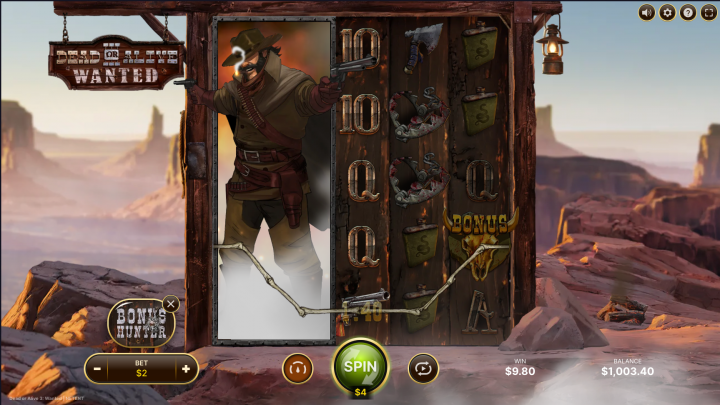Switch to fullscreen mode
720x405 pixels.
(707, 13)
